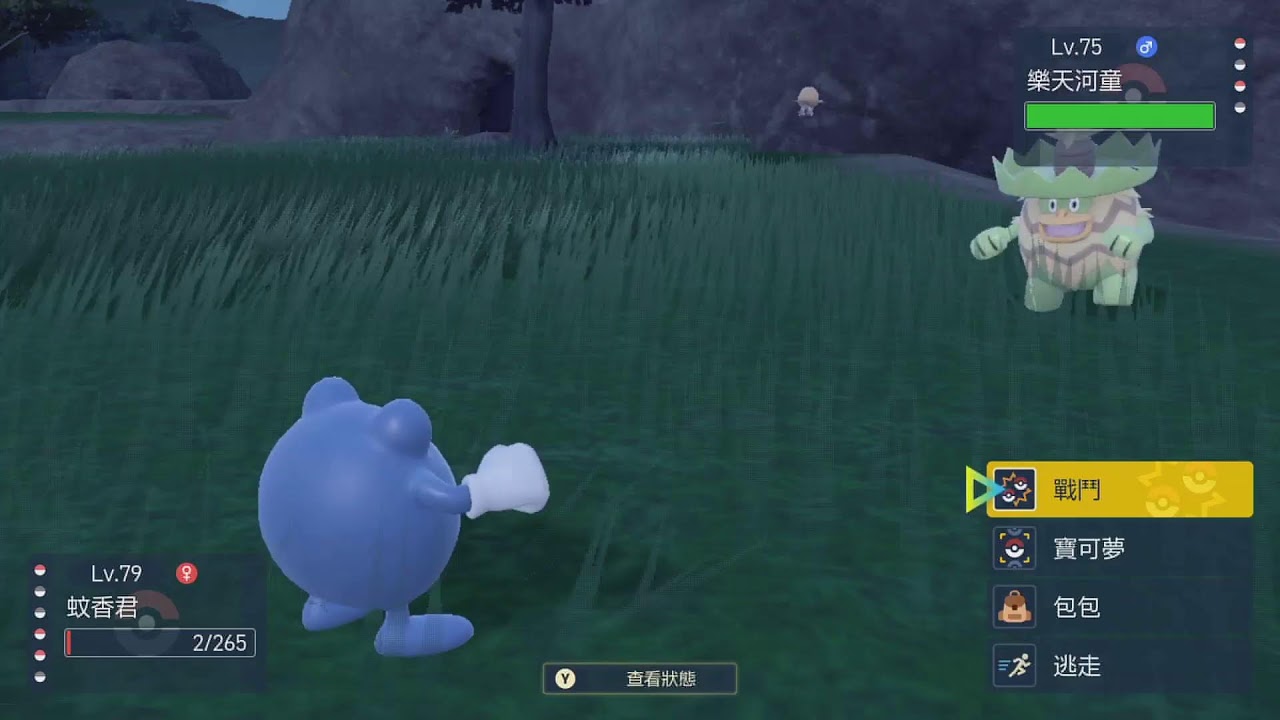Select the top enemy party ball indicator on the right edge
1280x720 pixels.
click(x=1240, y=43)
